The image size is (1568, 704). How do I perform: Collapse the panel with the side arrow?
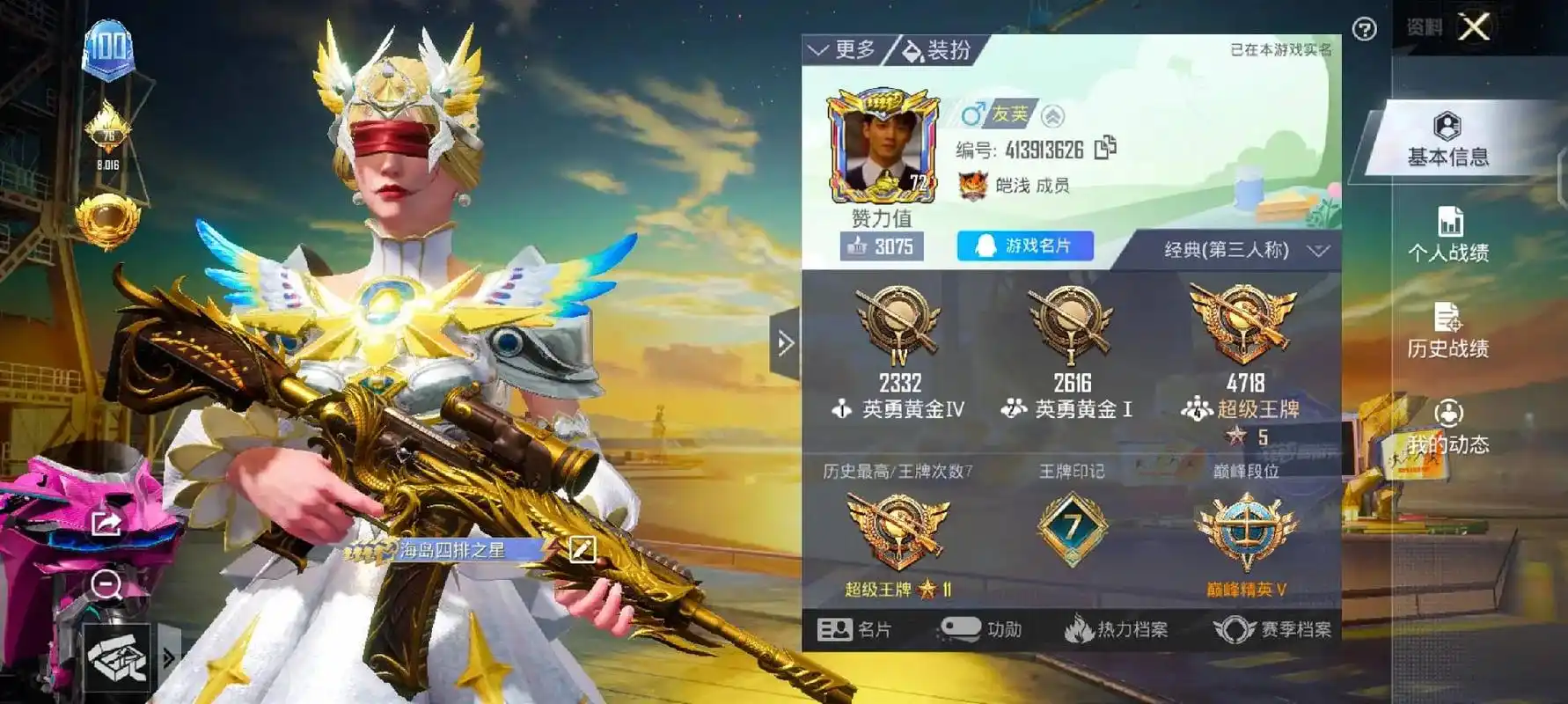pyautogui.click(x=785, y=343)
